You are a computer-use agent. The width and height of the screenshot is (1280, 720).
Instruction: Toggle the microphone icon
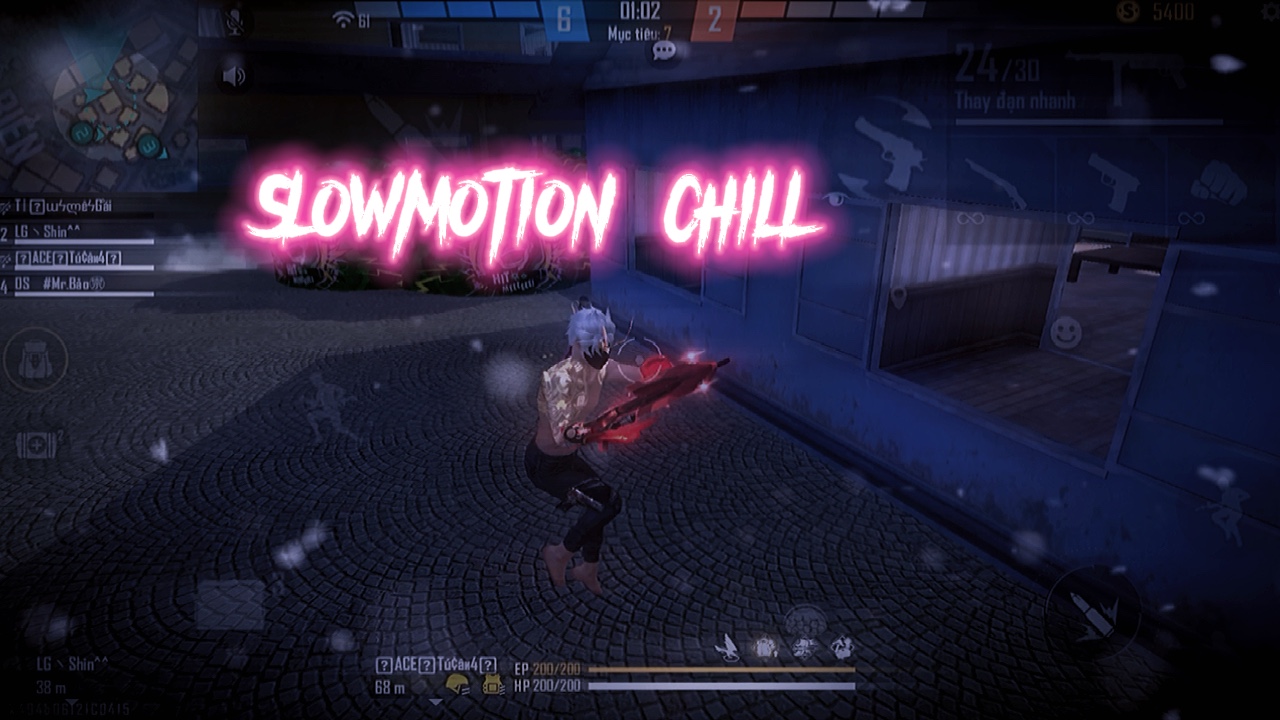pos(235,21)
